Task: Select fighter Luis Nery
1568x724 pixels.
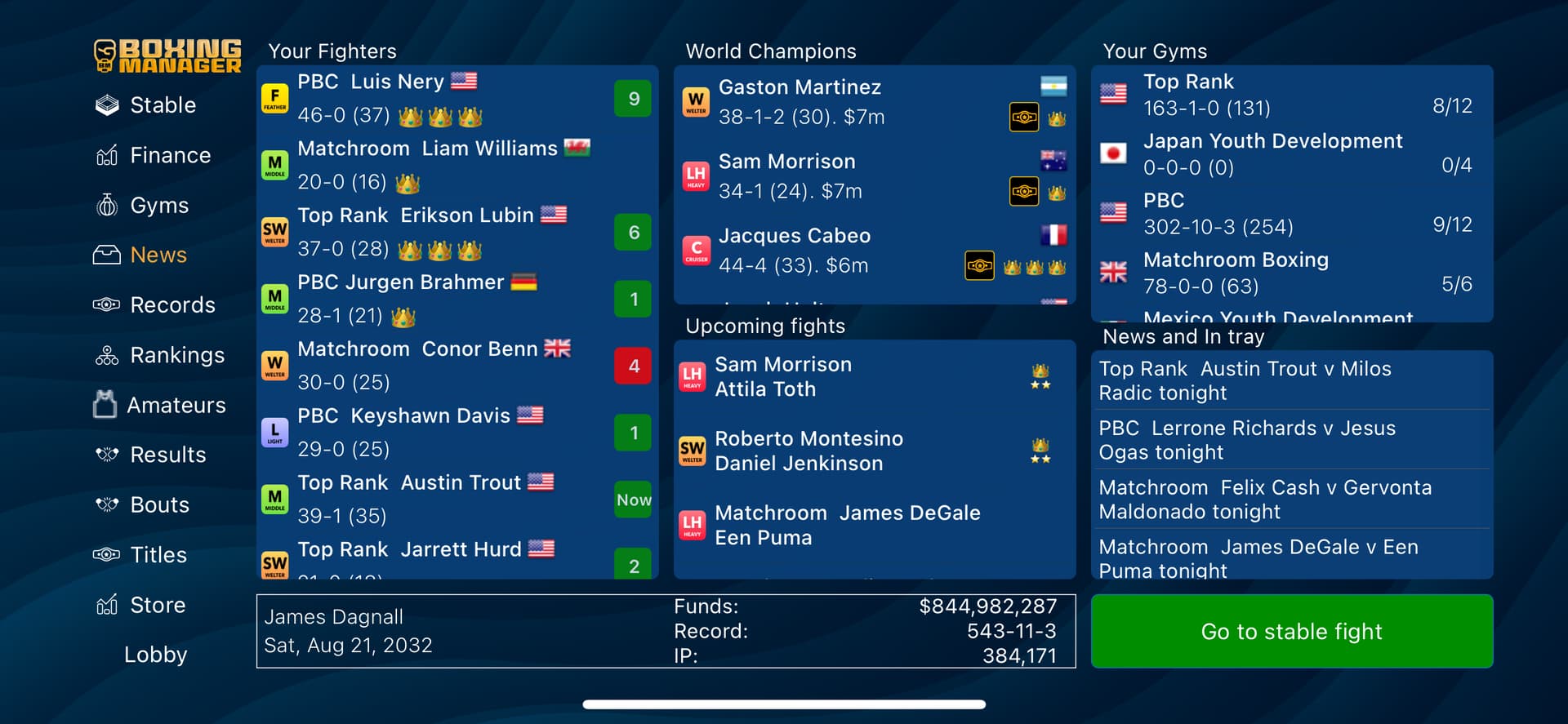Action: click(441, 98)
